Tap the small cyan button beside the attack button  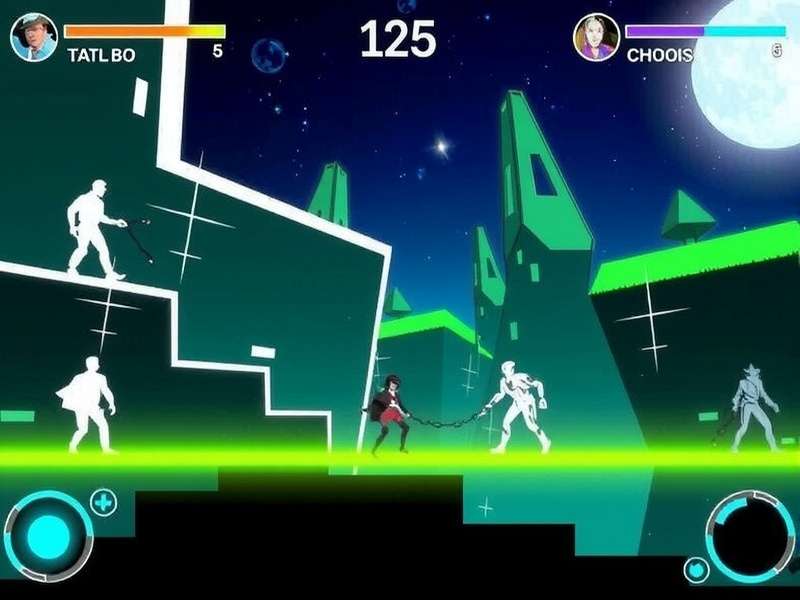(x=696, y=570)
